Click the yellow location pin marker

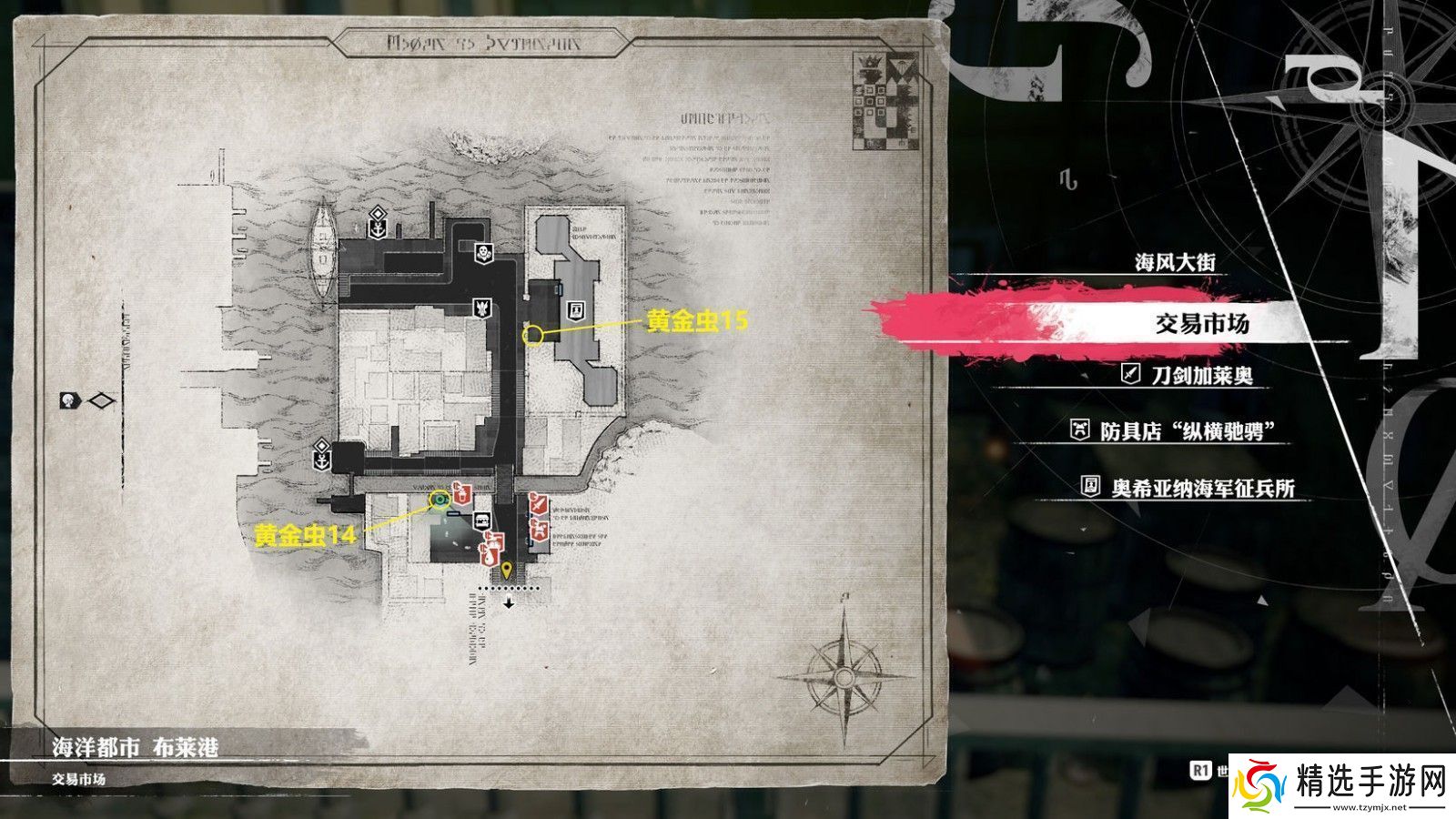click(x=507, y=571)
